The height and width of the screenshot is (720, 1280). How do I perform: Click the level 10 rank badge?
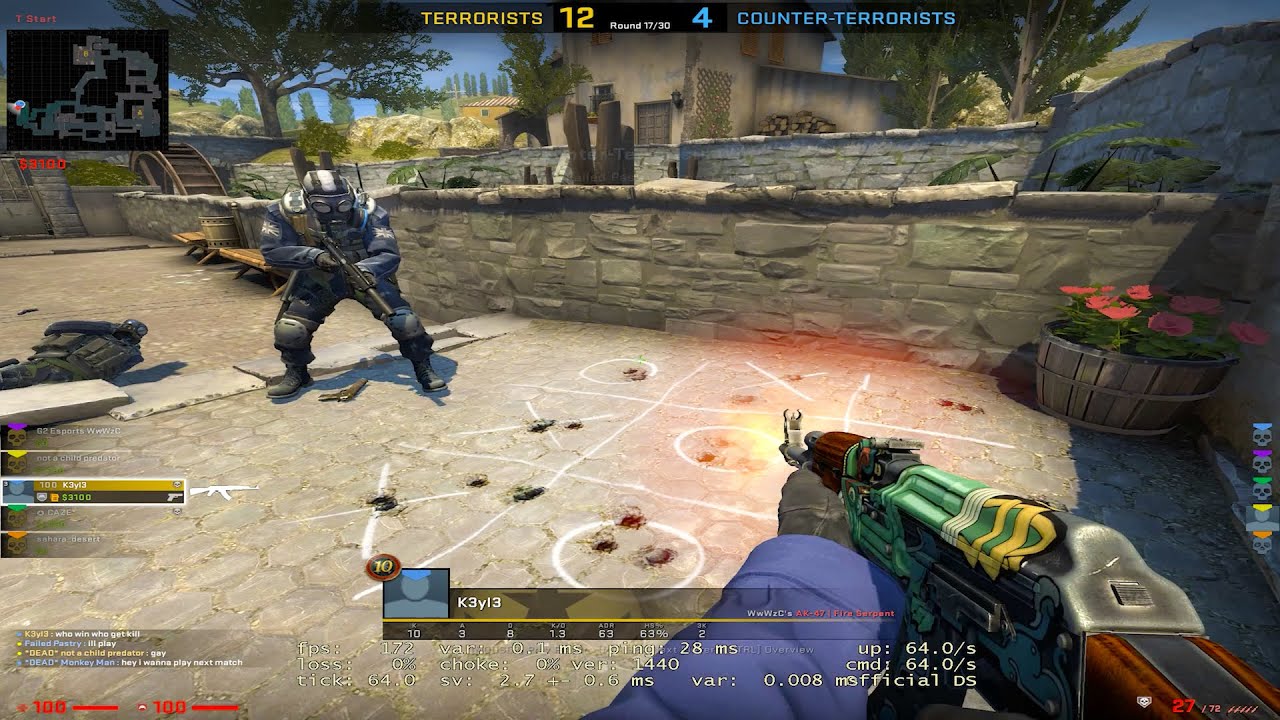[x=382, y=568]
